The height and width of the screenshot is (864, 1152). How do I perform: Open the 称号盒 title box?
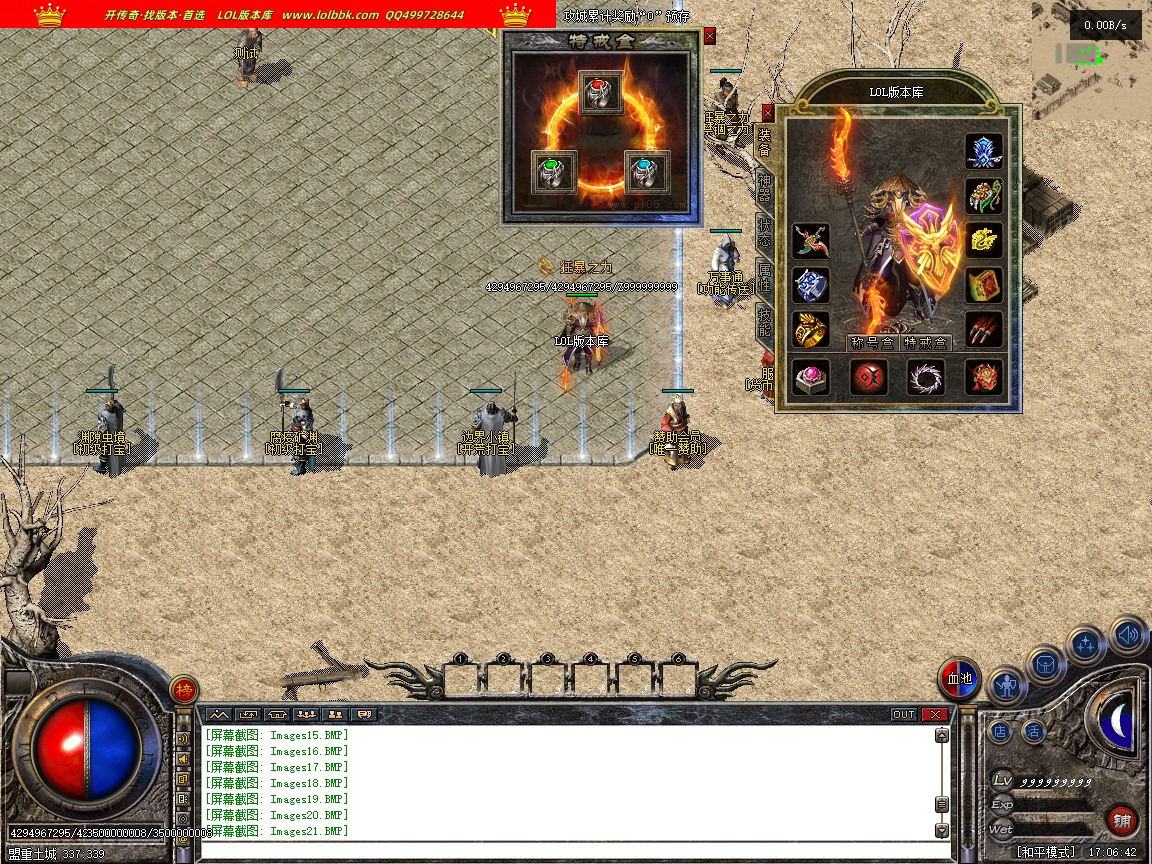pyautogui.click(x=871, y=342)
